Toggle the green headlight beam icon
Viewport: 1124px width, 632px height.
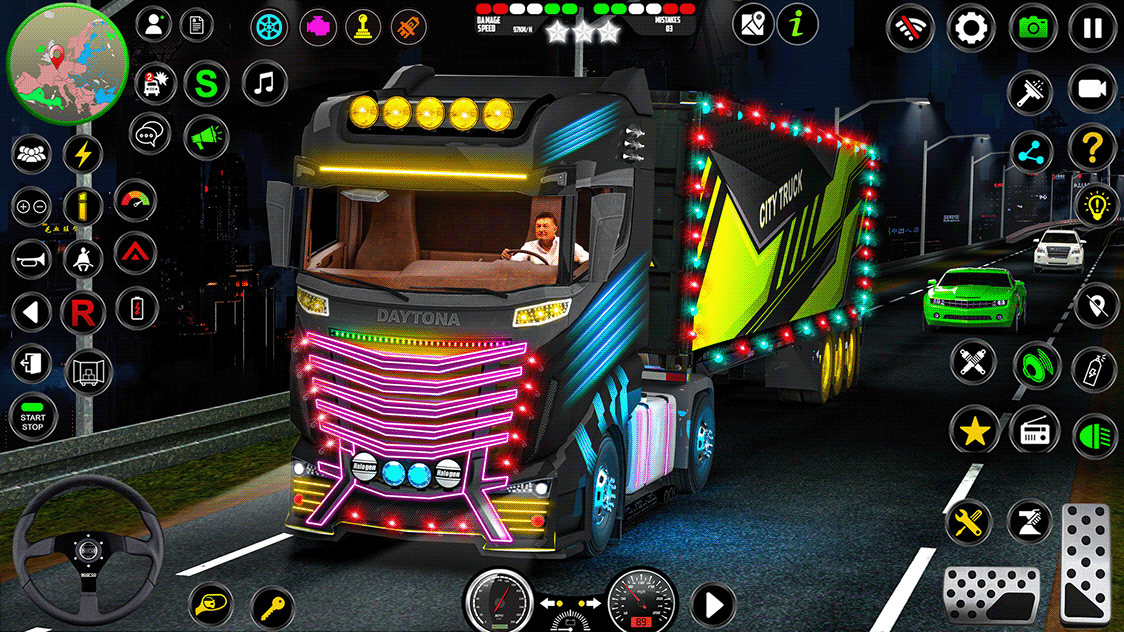pyautogui.click(x=1095, y=436)
